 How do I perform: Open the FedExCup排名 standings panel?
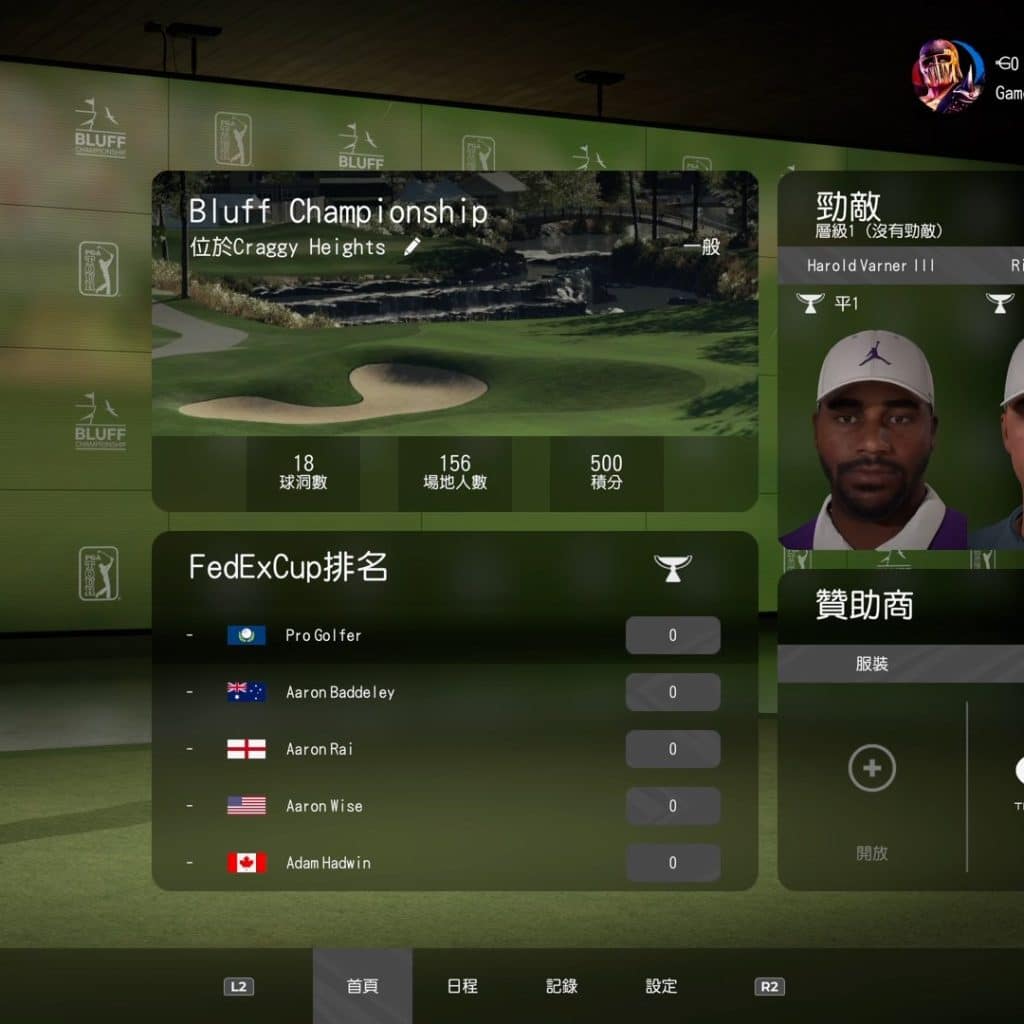point(288,567)
